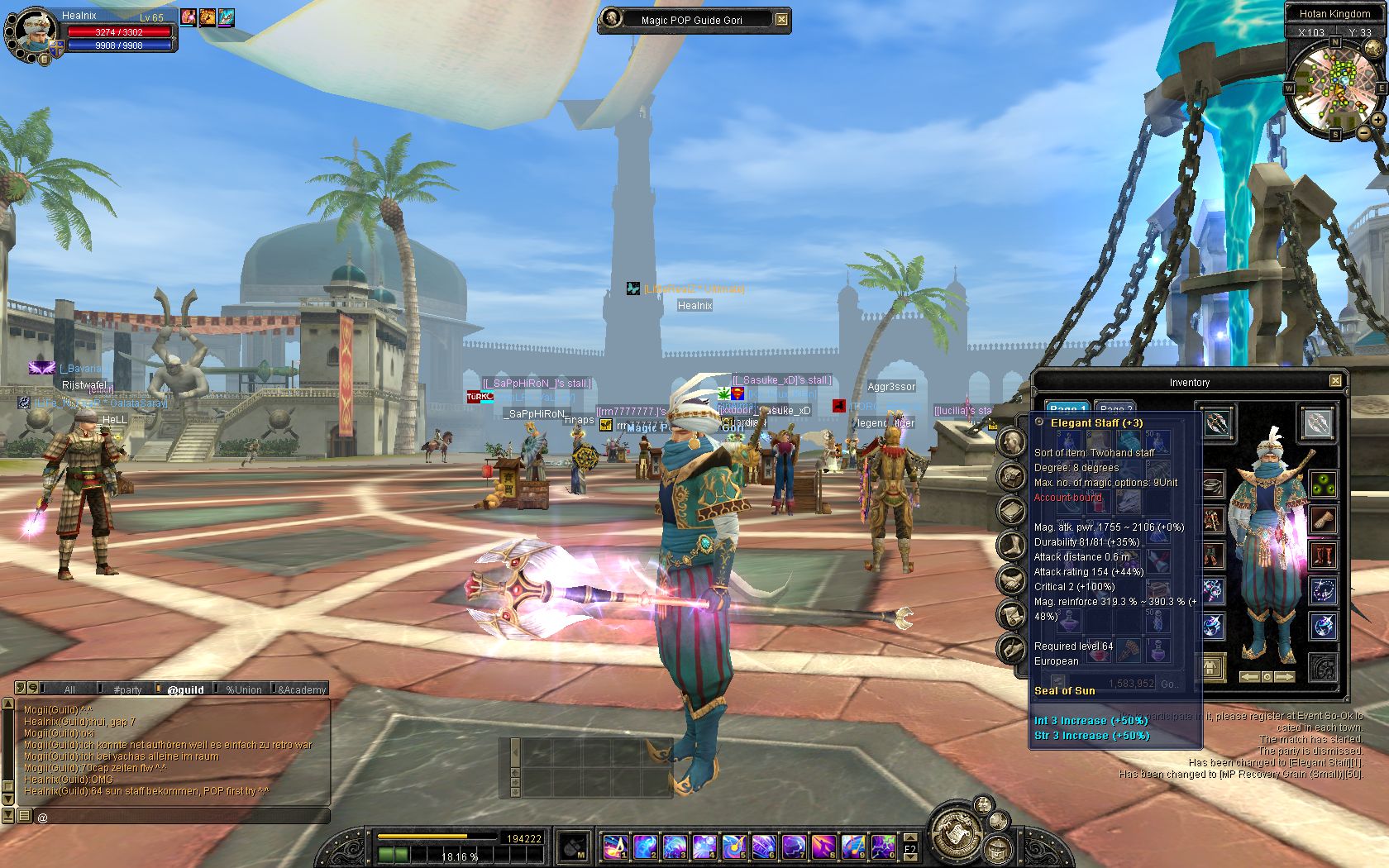Screen dimensions: 1389x868
Task: Select the green three-orb accessory equipment slot
Action: (1323, 485)
